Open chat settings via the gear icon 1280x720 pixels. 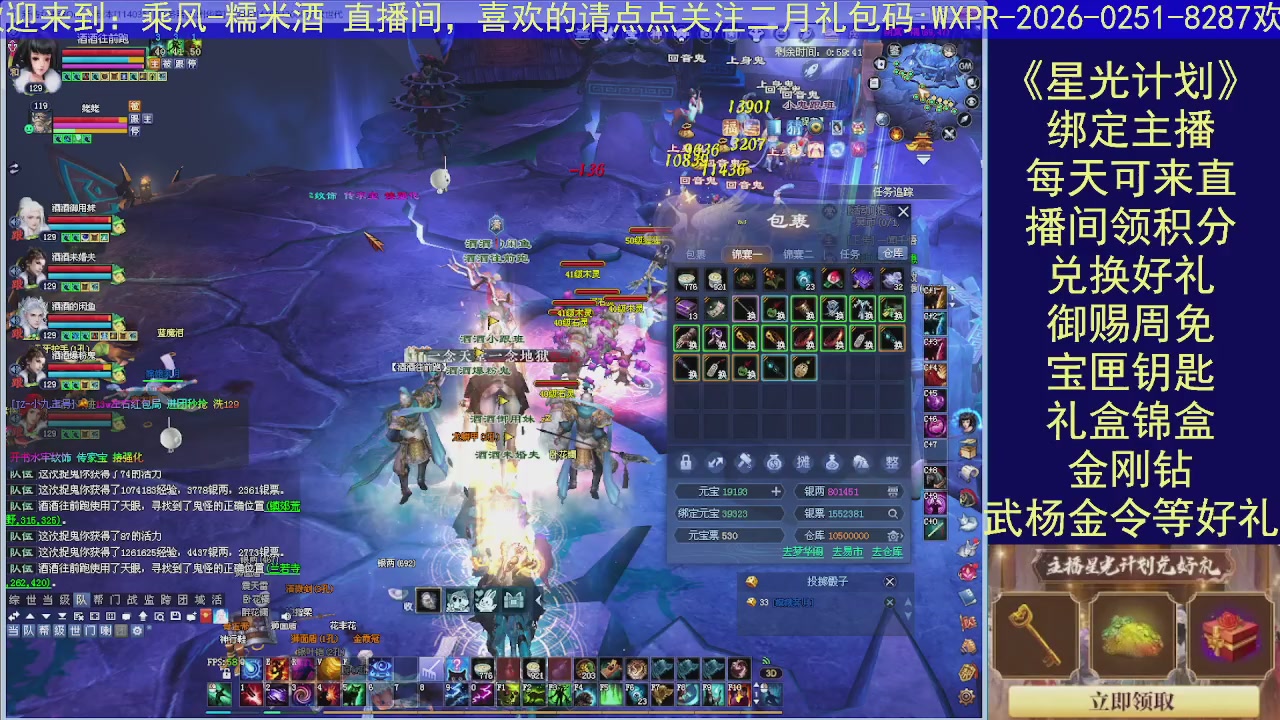click(138, 630)
